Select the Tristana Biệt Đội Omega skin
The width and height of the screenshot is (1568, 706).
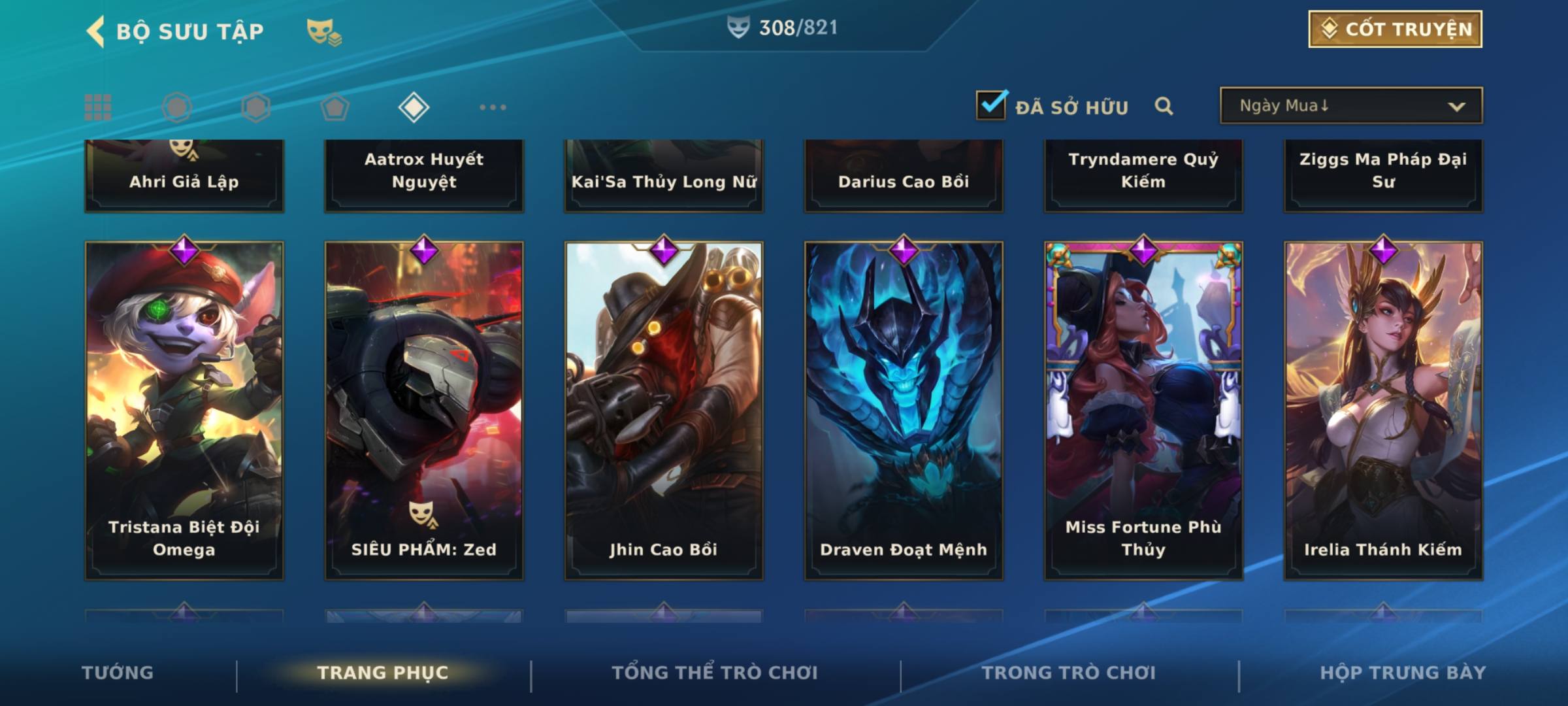point(184,410)
